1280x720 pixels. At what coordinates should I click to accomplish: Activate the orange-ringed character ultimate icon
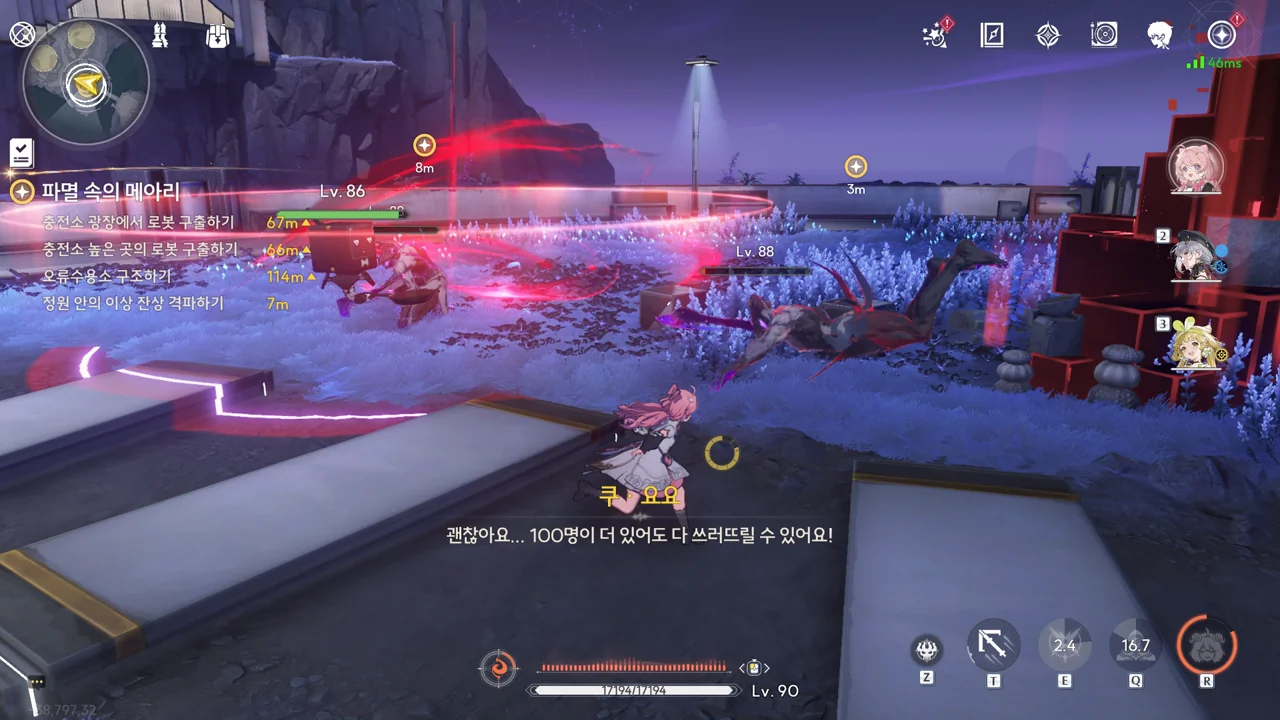pos(1207,643)
